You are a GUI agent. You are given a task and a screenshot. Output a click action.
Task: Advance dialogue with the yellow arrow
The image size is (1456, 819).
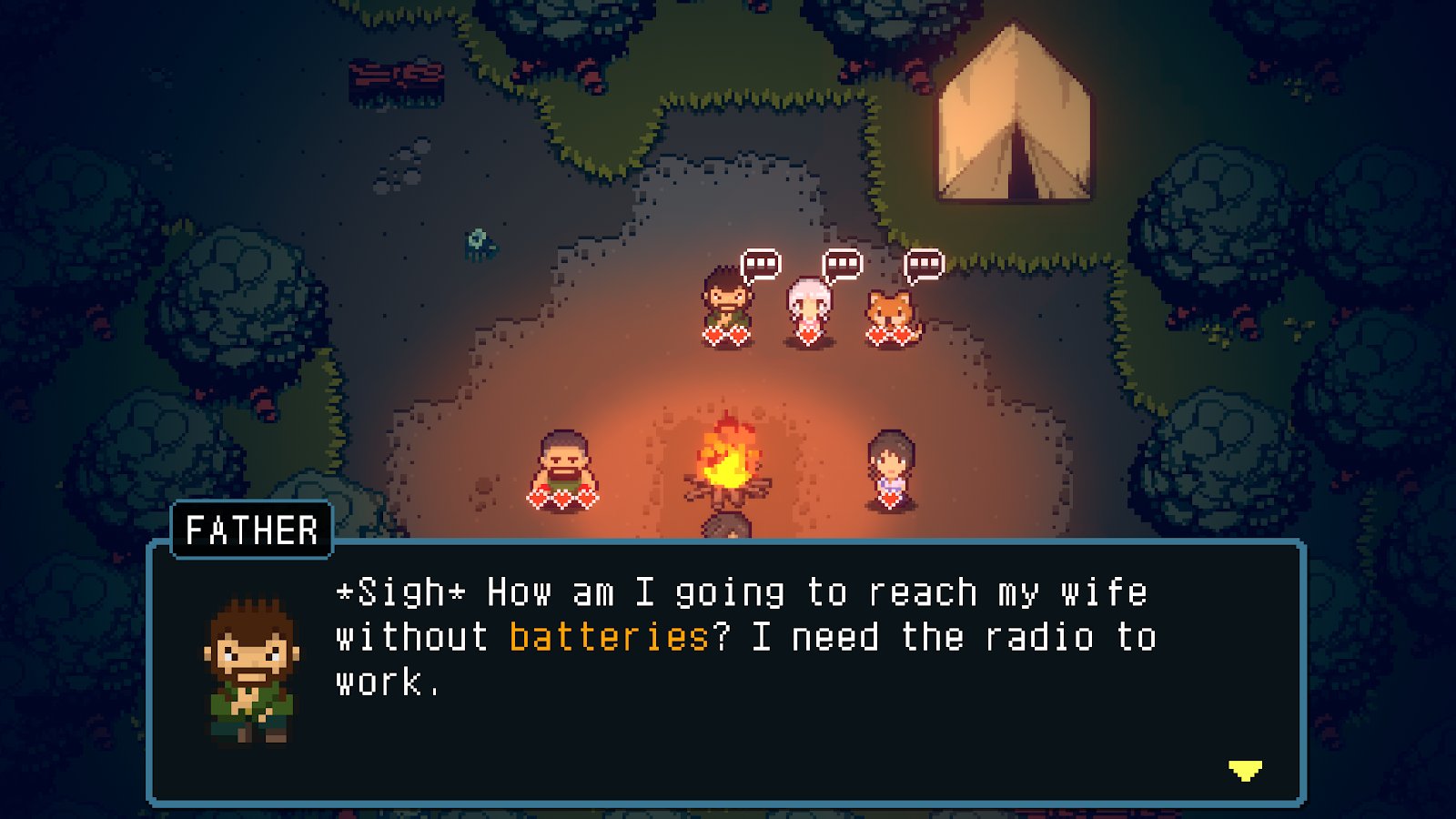tap(1245, 771)
